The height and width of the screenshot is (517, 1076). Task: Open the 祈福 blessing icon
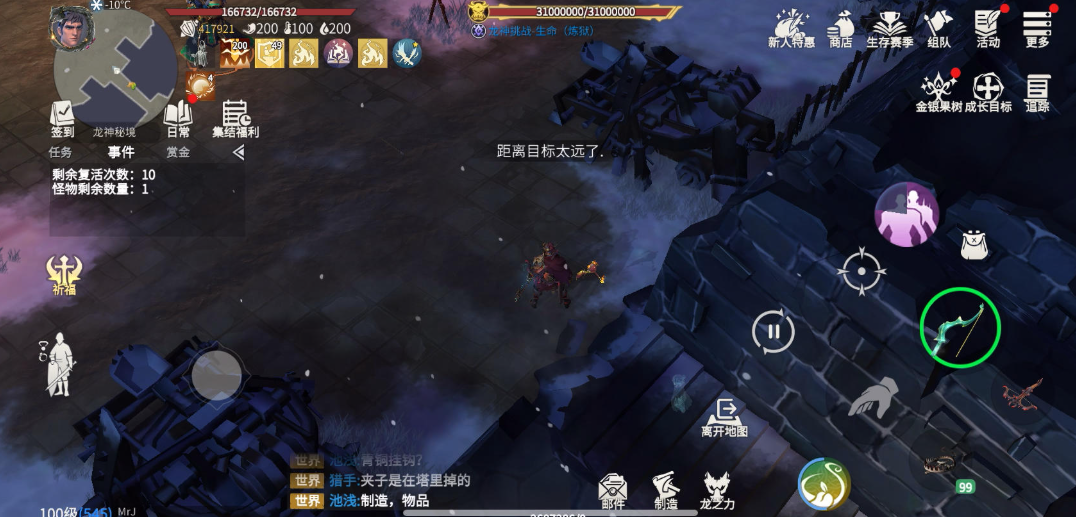[x=64, y=273]
